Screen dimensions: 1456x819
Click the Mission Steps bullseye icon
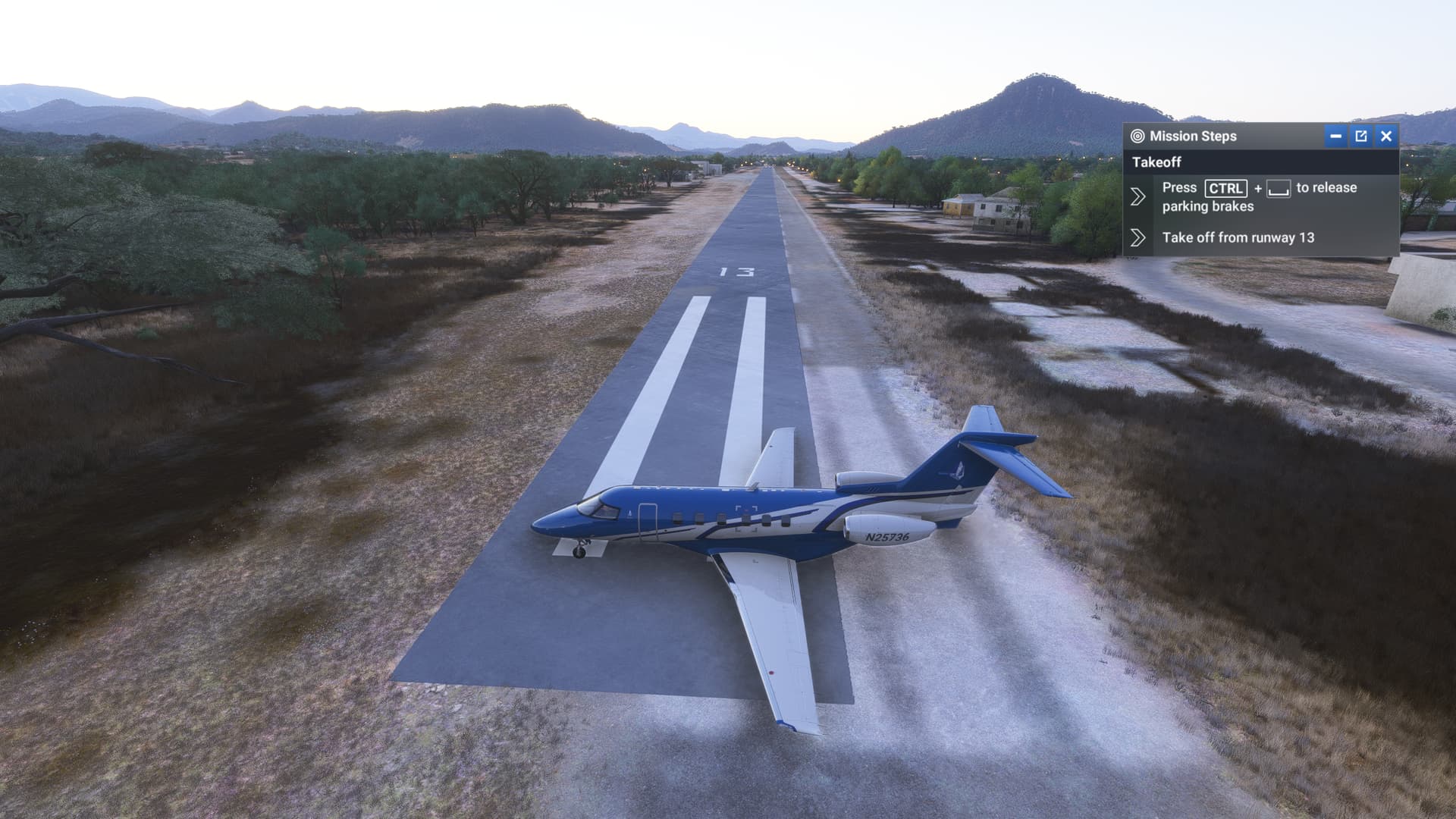[1137, 136]
